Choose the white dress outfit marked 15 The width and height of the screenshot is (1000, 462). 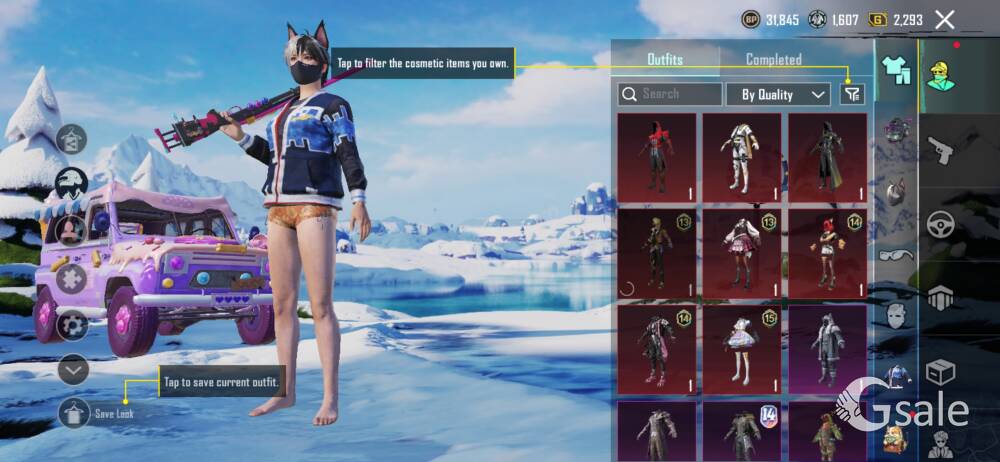click(x=741, y=349)
